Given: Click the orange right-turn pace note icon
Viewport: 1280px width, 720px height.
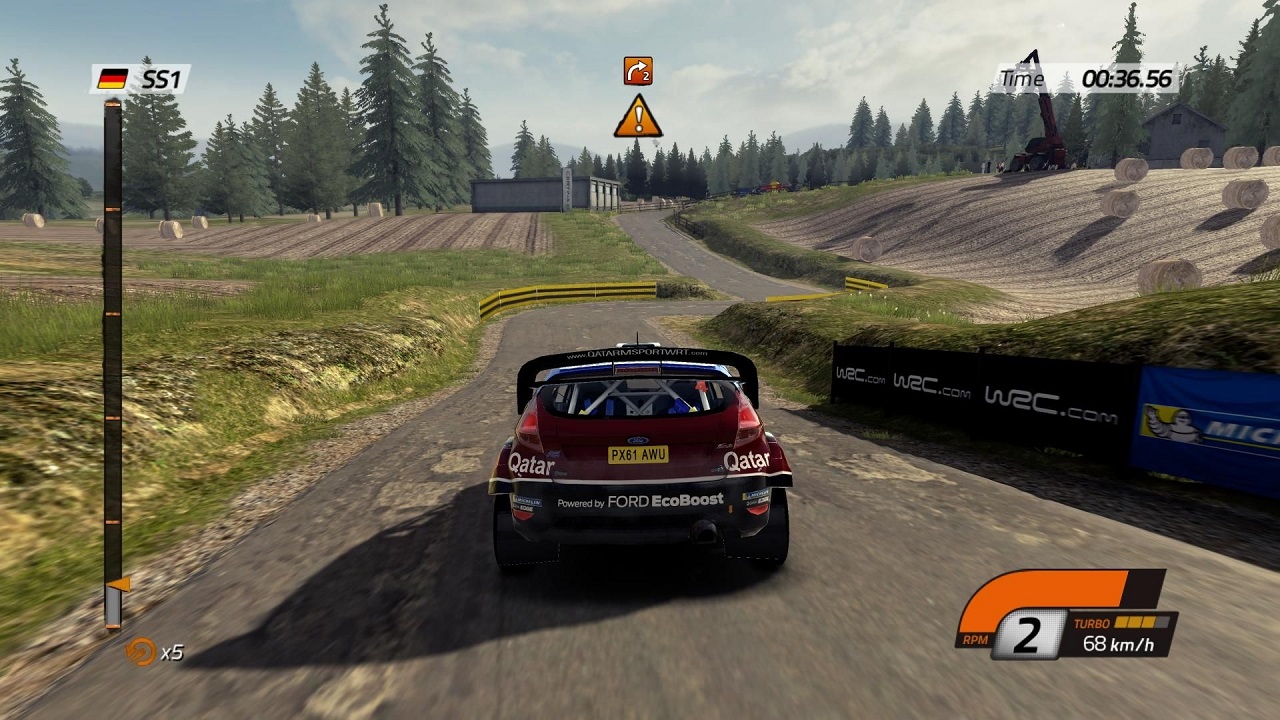Looking at the screenshot, I should [x=637, y=70].
